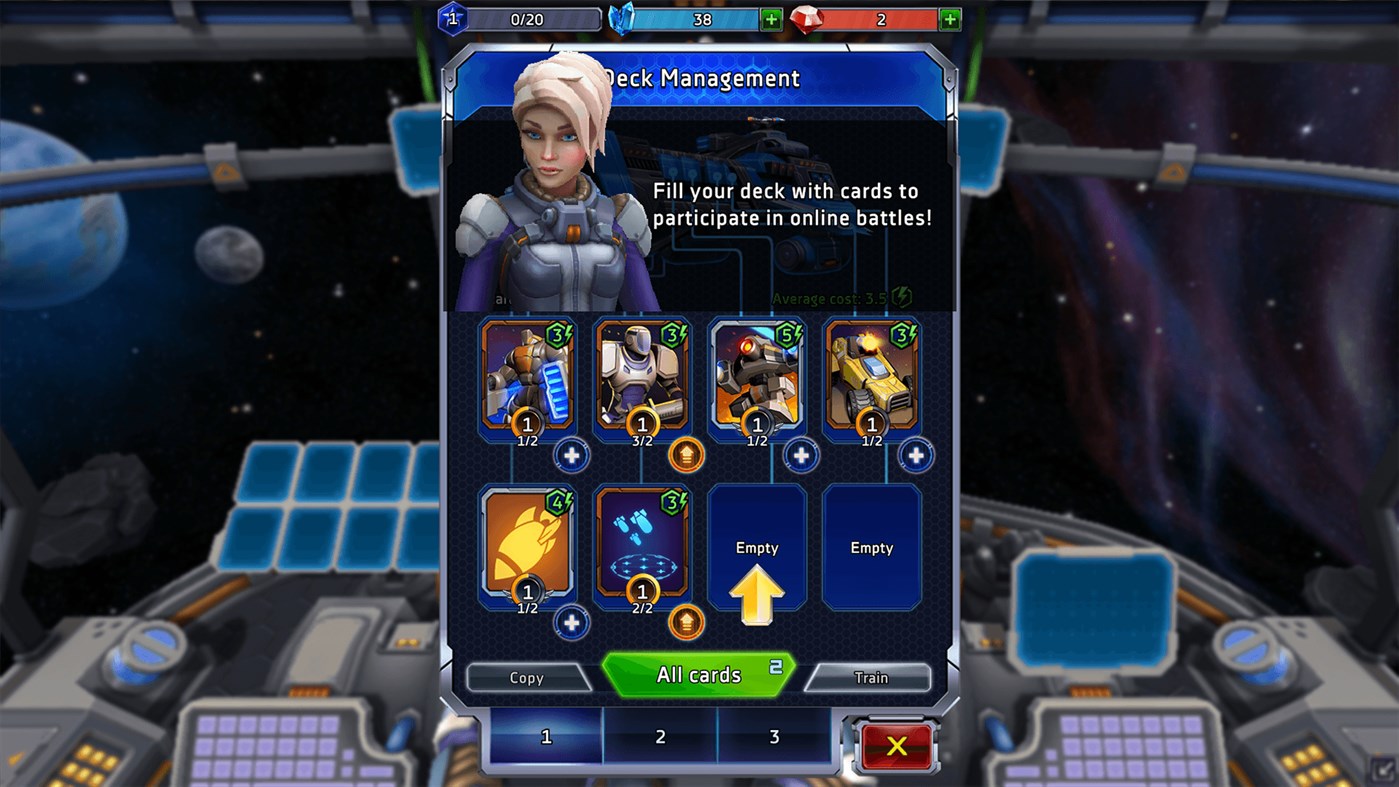Buy more red gems with the plus button
1399x787 pixels.
(x=949, y=19)
